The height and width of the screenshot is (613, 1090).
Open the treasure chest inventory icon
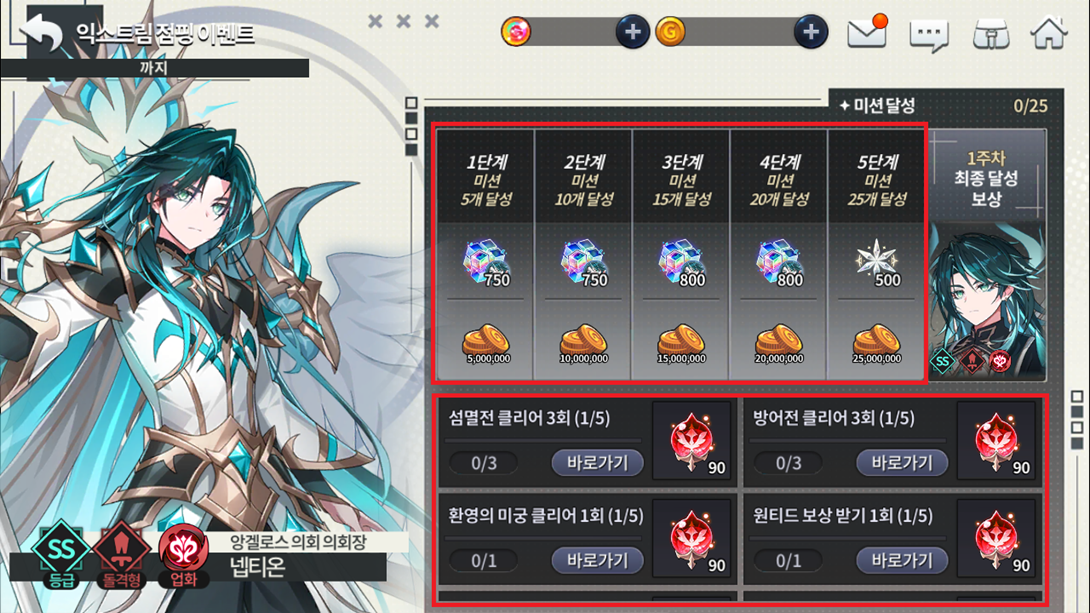coord(990,34)
